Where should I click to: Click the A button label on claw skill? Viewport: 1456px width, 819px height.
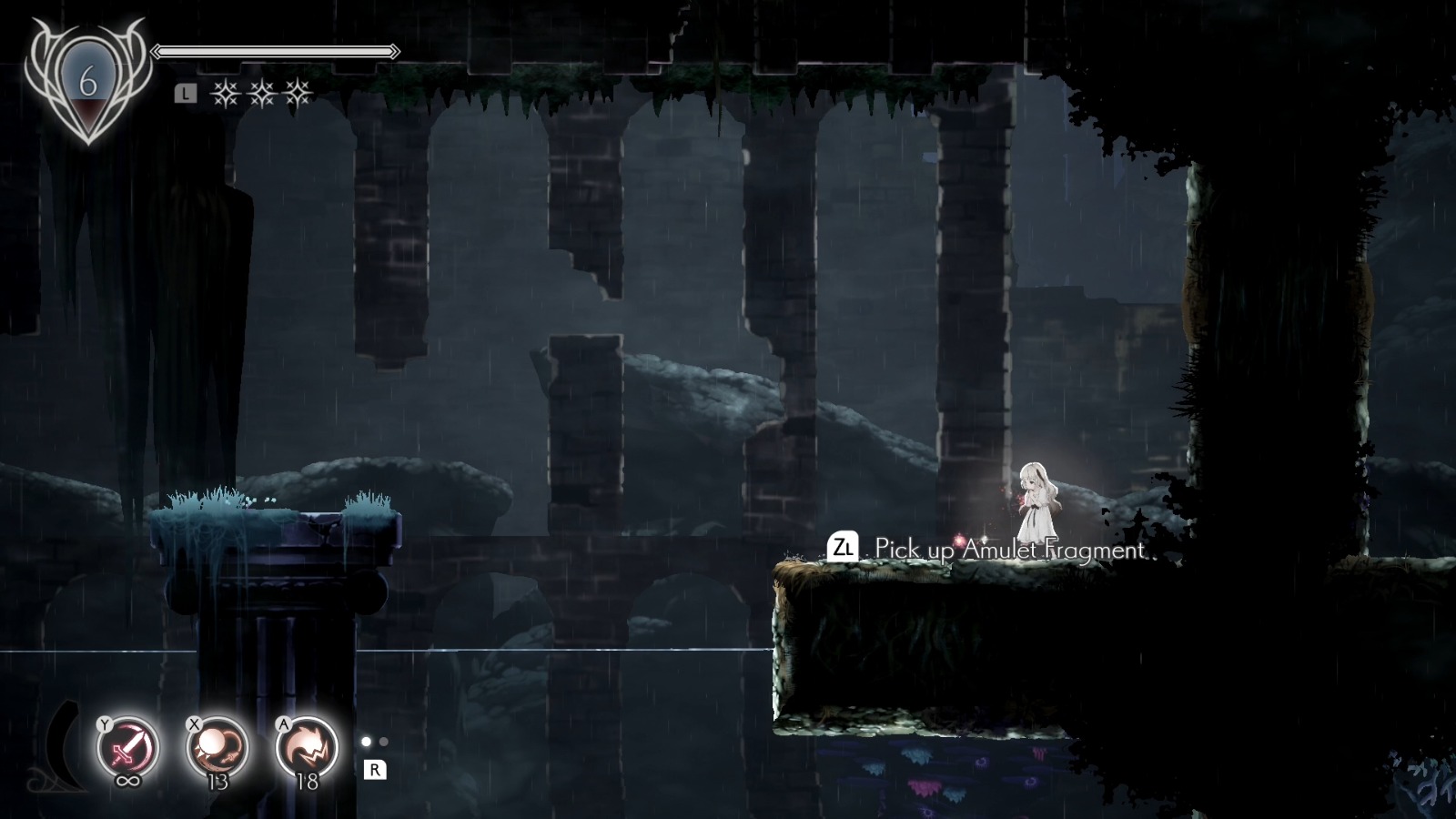pyautogui.click(x=283, y=724)
